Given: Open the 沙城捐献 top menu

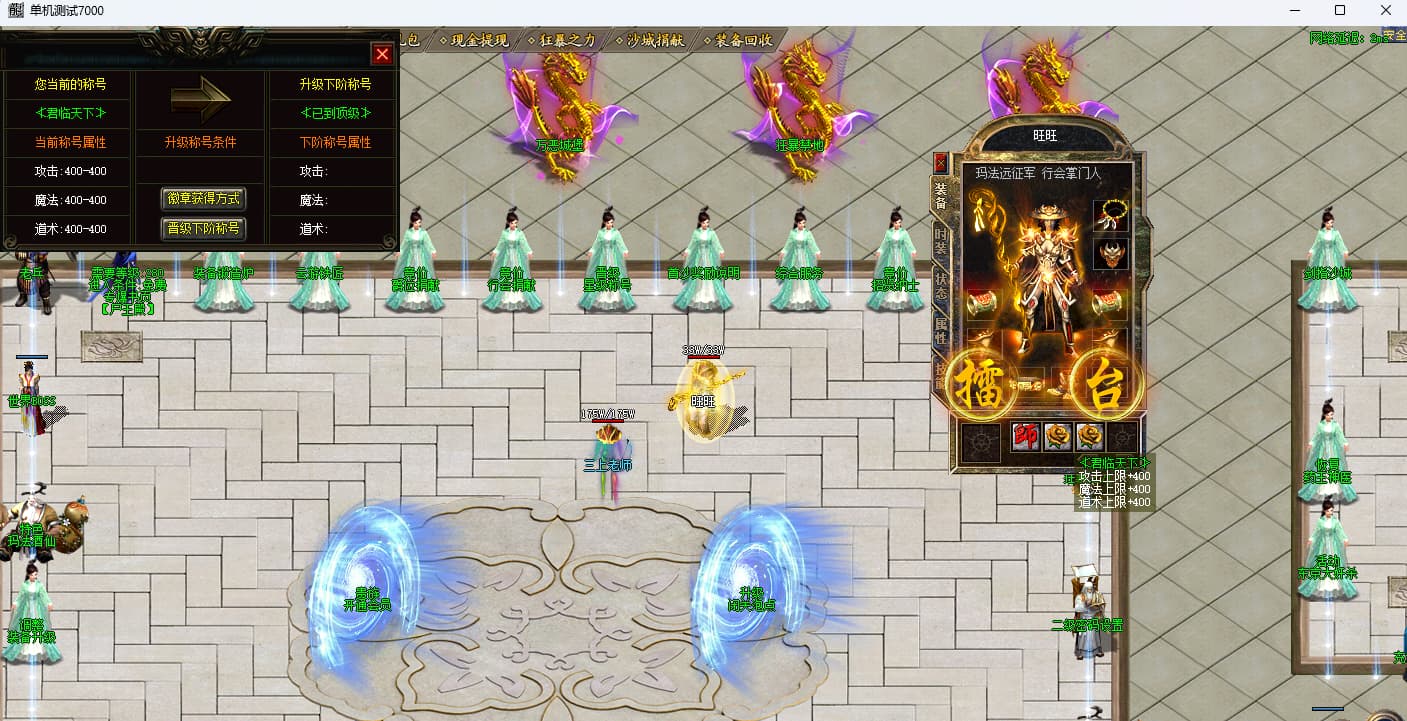Looking at the screenshot, I should [x=655, y=41].
